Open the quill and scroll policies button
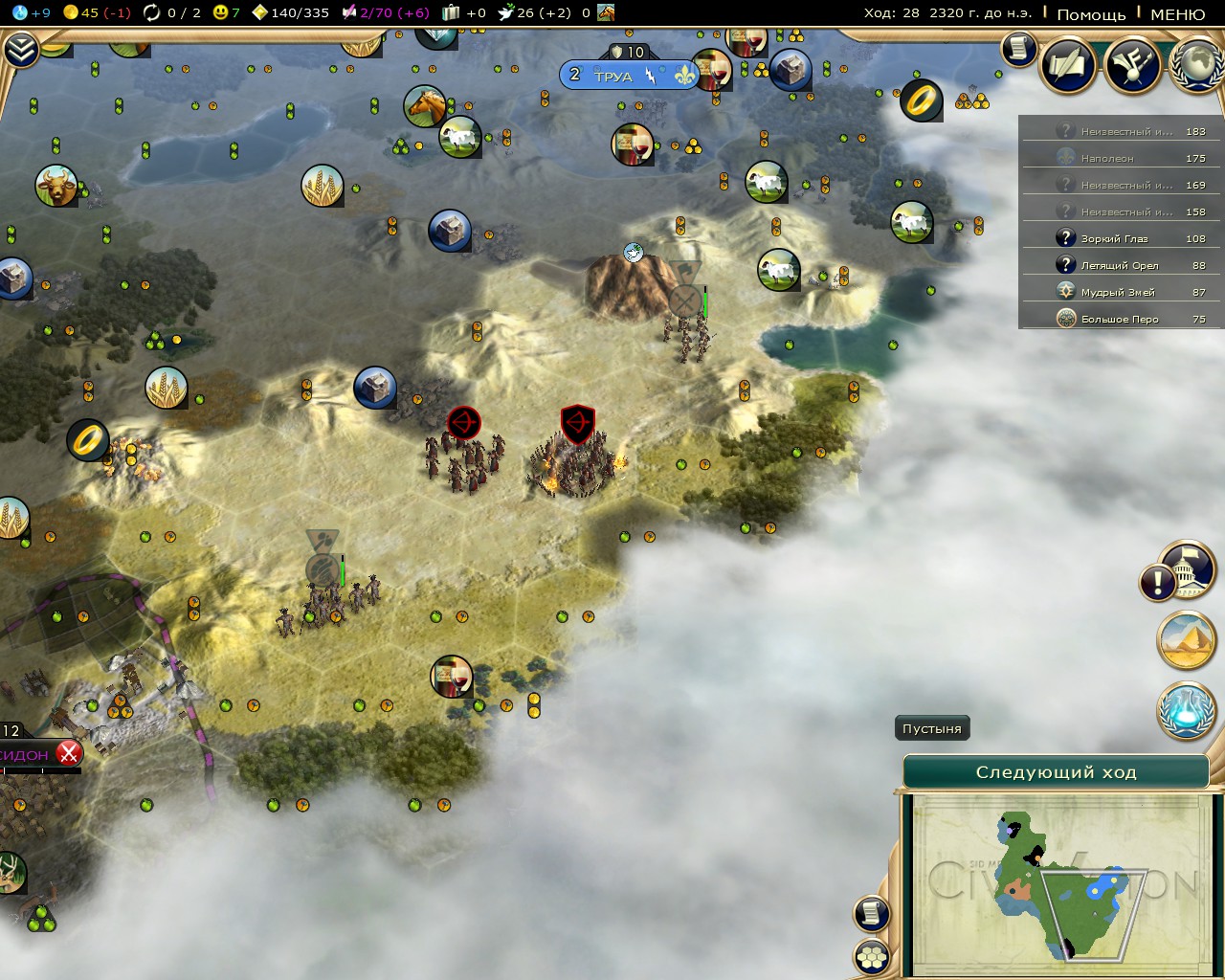 [1067, 65]
